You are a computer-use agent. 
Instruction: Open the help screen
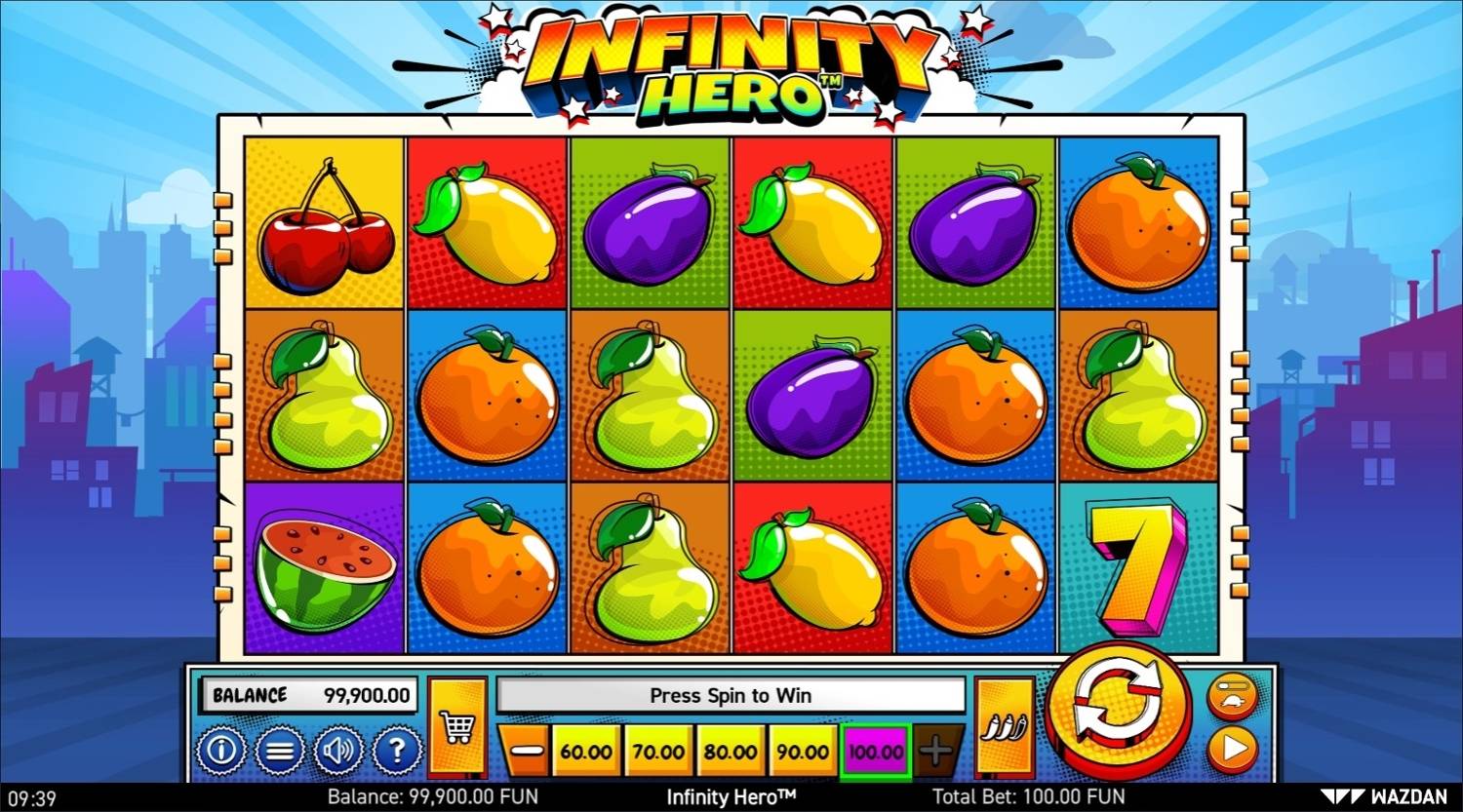(395, 751)
